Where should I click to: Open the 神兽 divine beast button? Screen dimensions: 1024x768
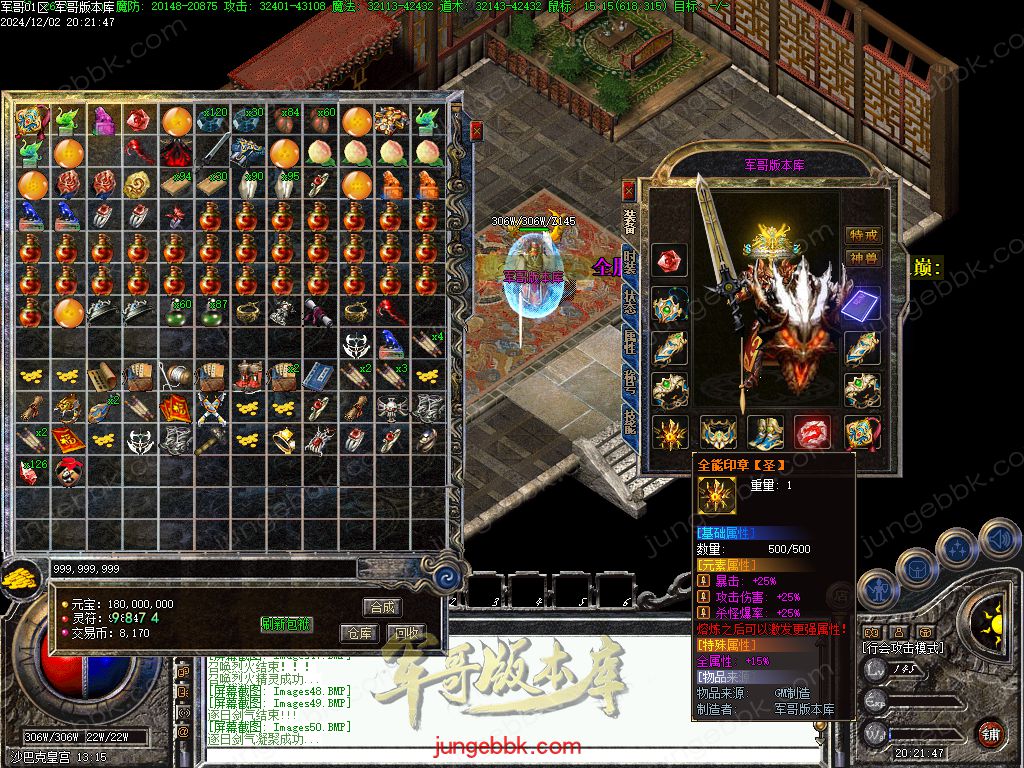pos(863,258)
